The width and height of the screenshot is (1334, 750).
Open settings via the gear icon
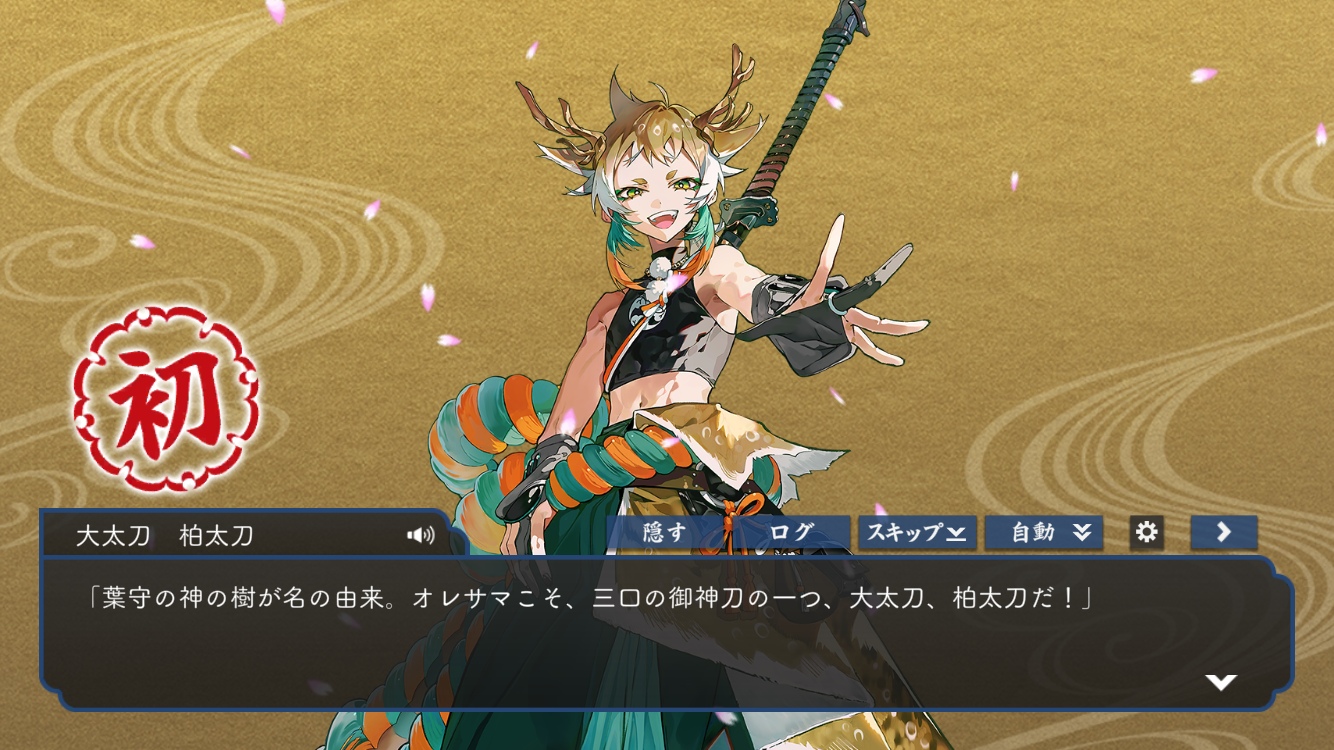1146,532
